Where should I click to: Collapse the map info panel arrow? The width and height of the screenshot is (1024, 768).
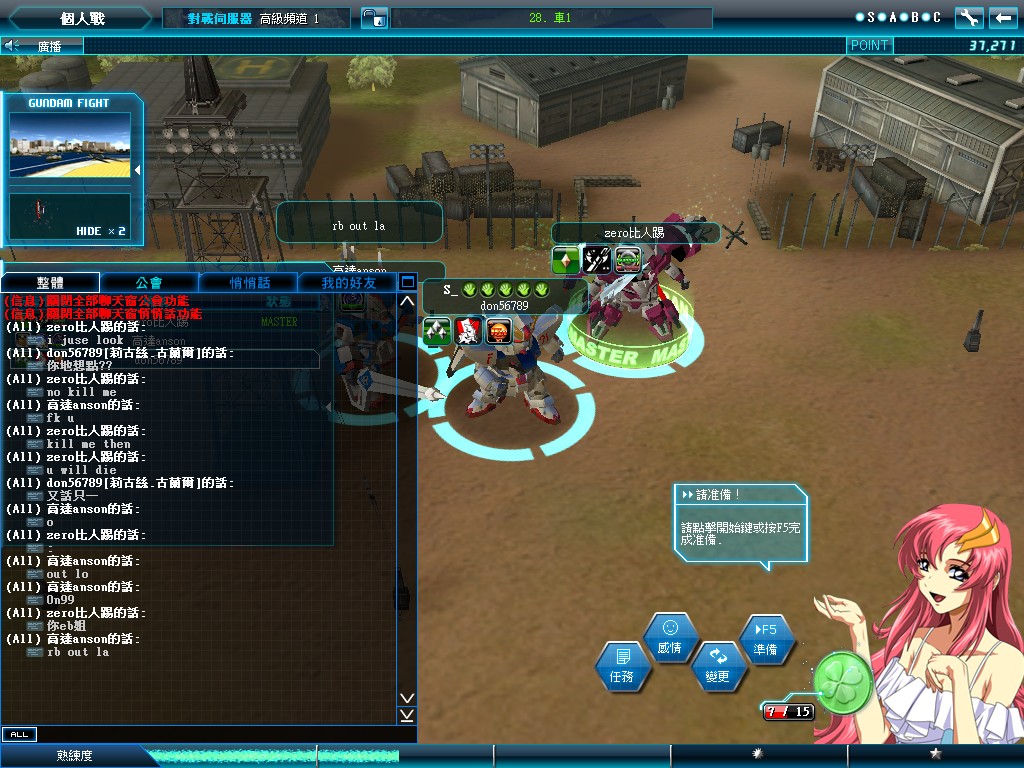point(138,170)
